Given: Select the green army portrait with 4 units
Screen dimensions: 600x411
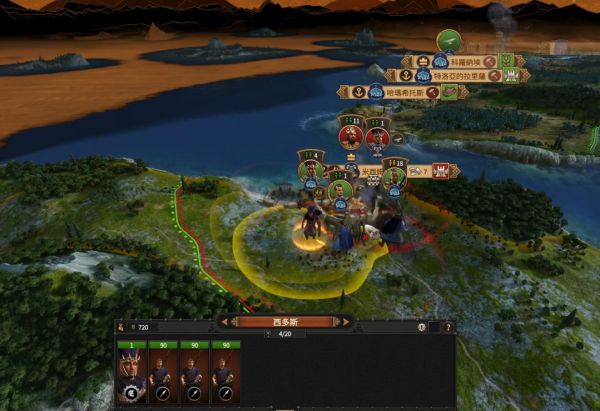Looking at the screenshot, I should (x=311, y=168).
